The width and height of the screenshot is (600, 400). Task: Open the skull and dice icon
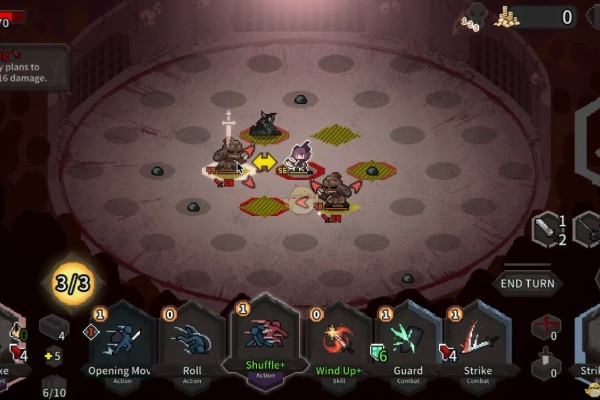[470, 17]
